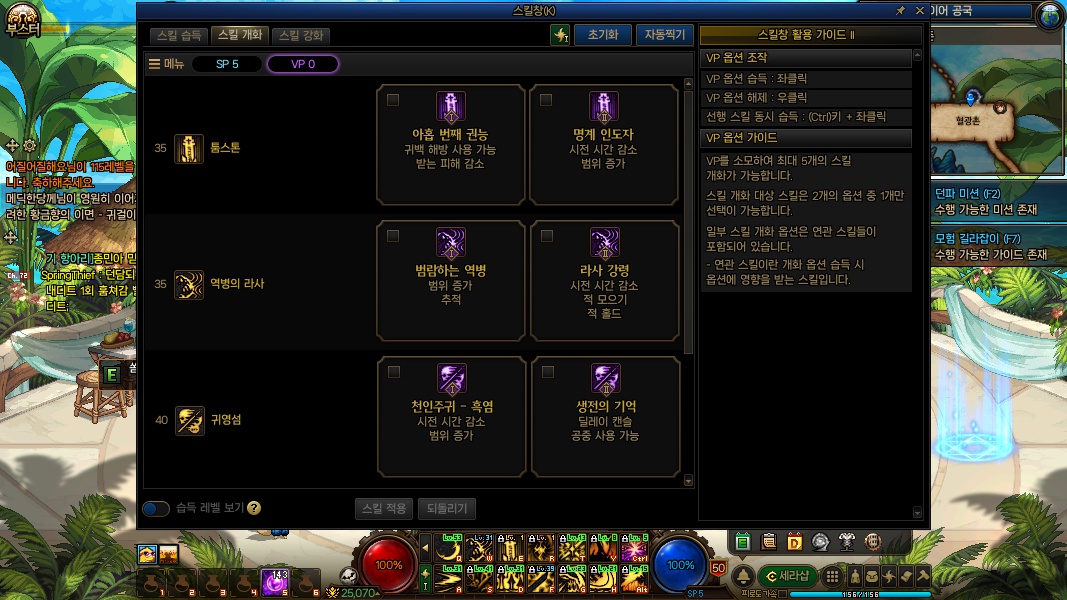Click the 역병의 라사 skill icon
The width and height of the screenshot is (1067, 600).
point(189,284)
